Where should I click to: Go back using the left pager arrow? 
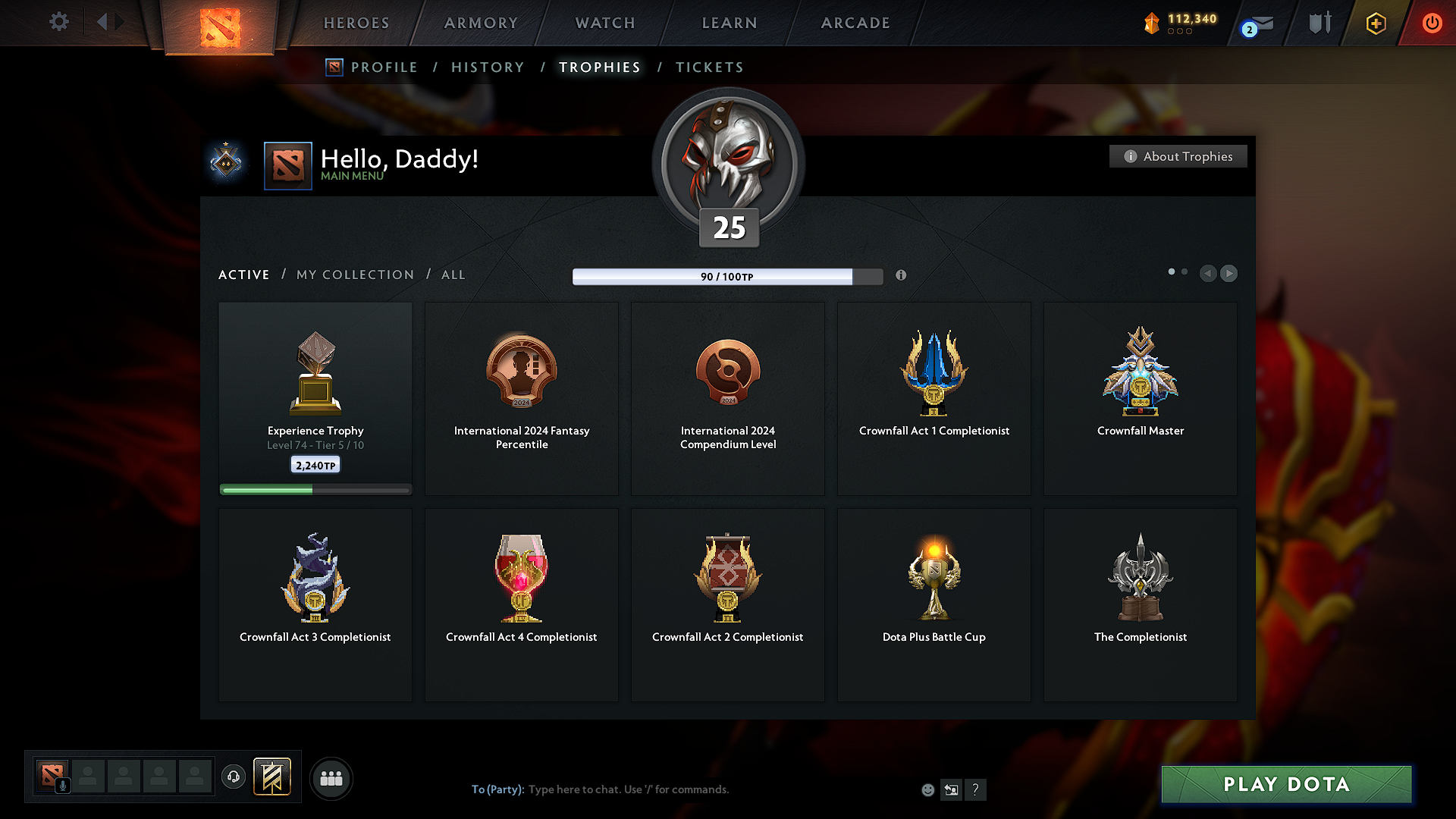click(1208, 274)
